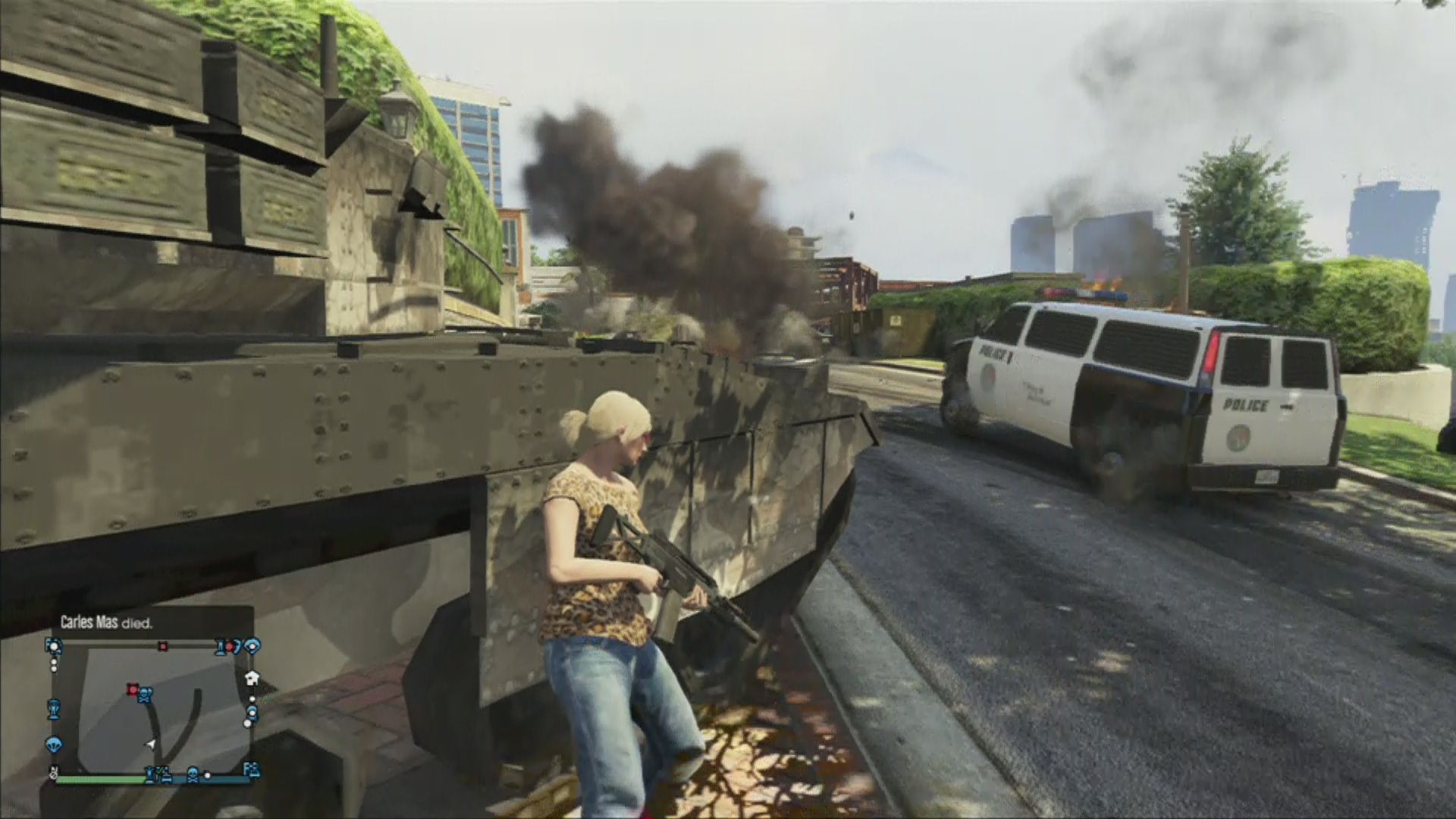Click the red square blip on minimap's top edge

point(162,646)
